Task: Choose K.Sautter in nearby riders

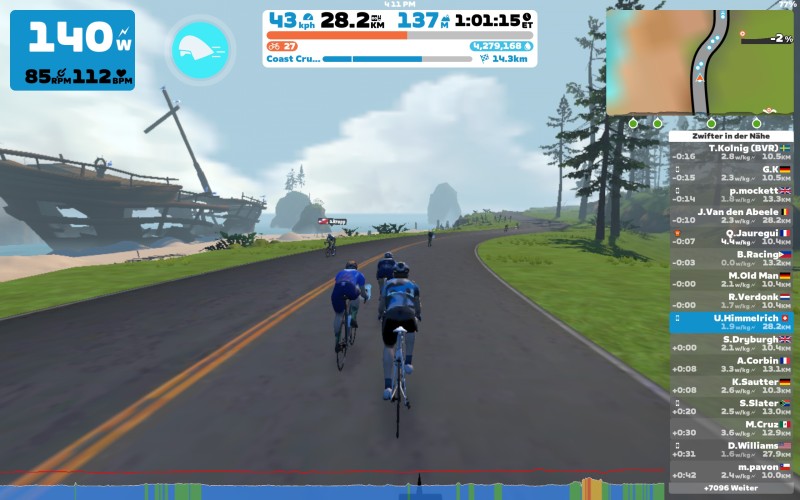Action: [731, 386]
